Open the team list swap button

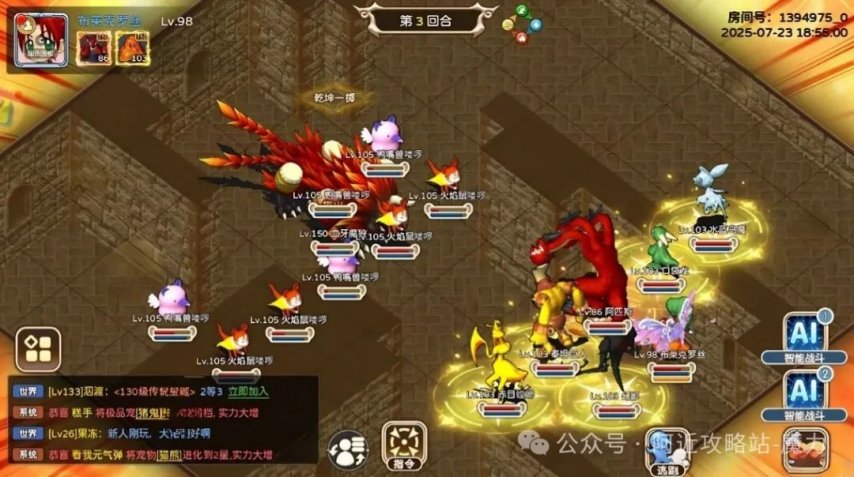click(x=346, y=447)
